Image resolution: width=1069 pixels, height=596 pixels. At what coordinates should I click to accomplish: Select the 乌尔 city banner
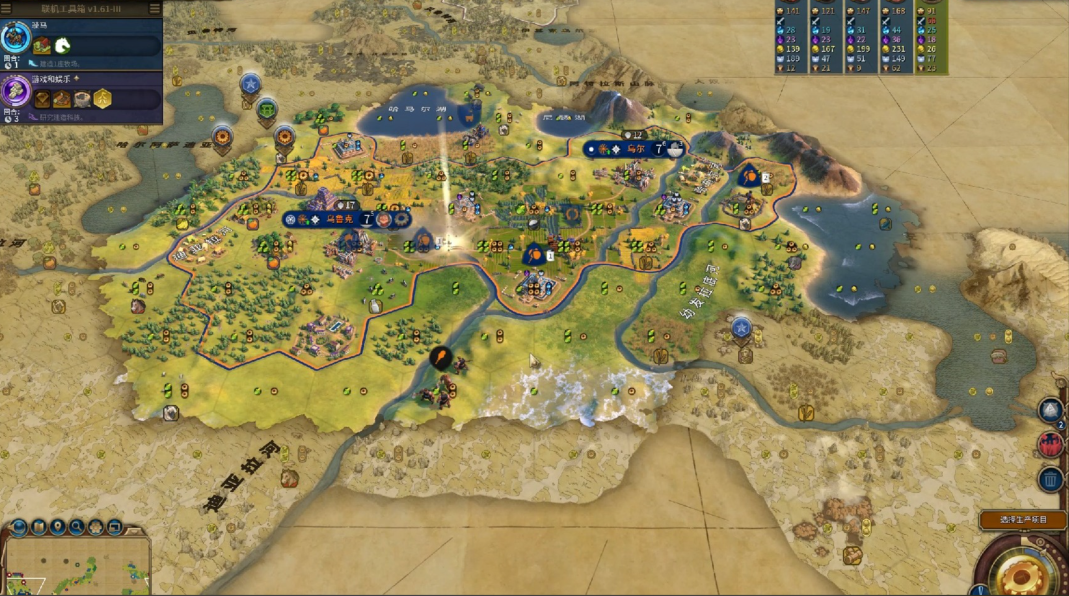[637, 149]
